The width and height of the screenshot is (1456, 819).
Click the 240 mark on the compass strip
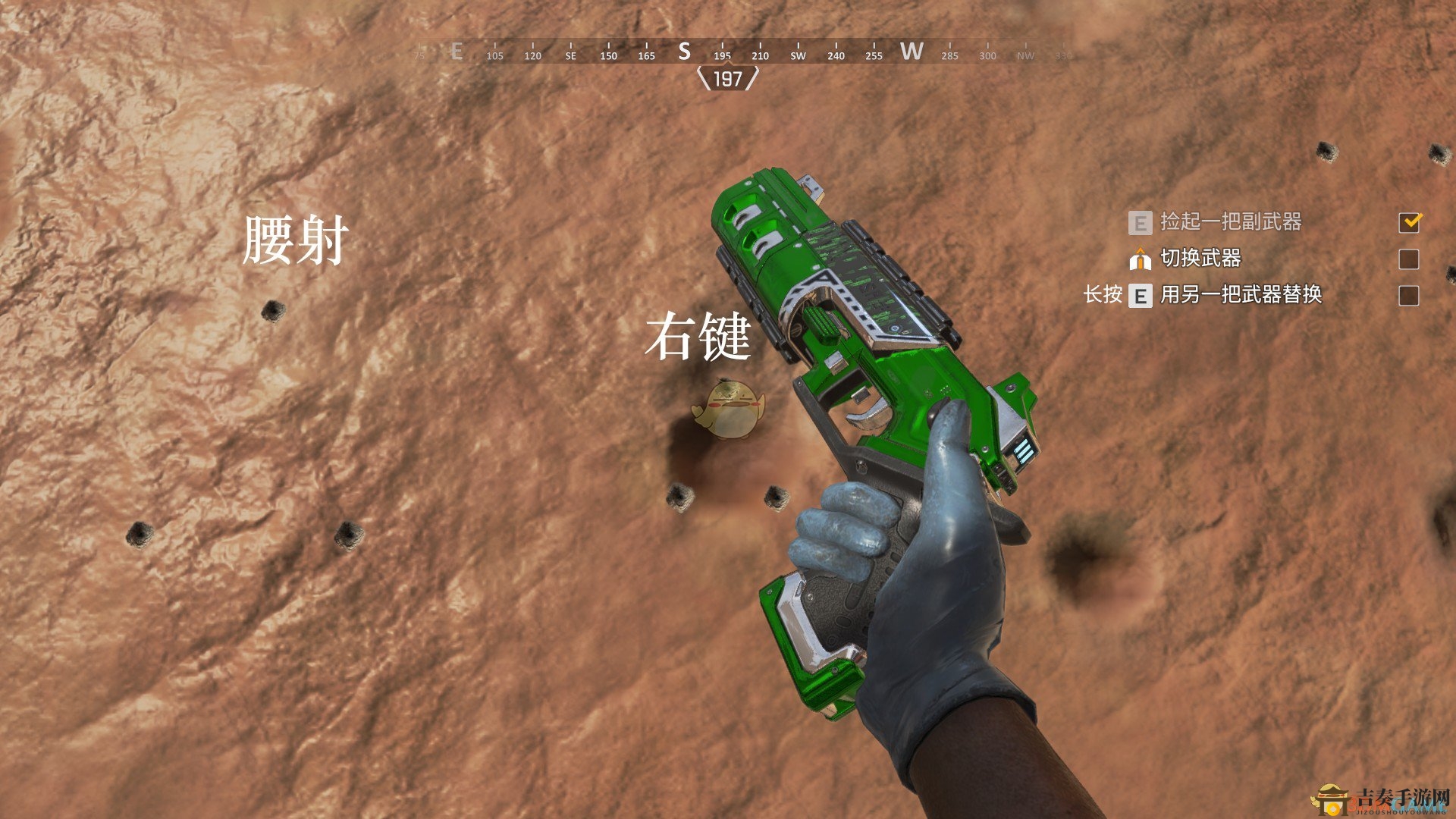(x=836, y=55)
